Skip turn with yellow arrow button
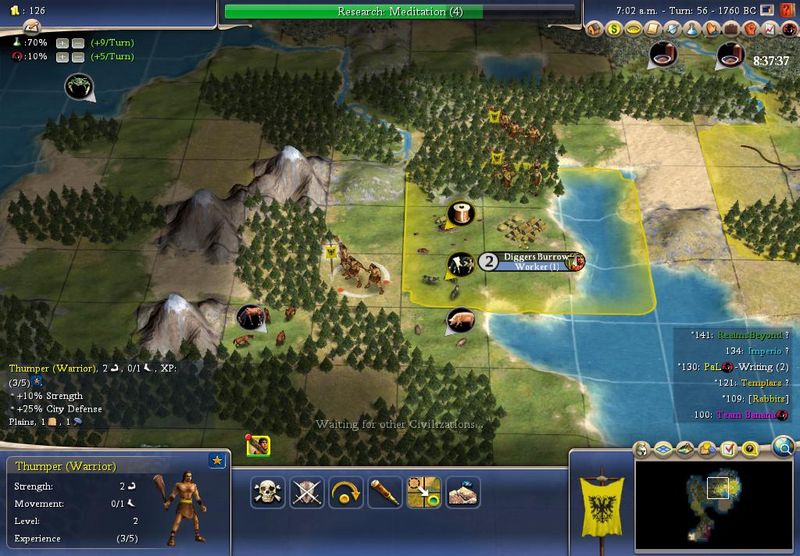Screen dimensions: 800x556 [345, 491]
